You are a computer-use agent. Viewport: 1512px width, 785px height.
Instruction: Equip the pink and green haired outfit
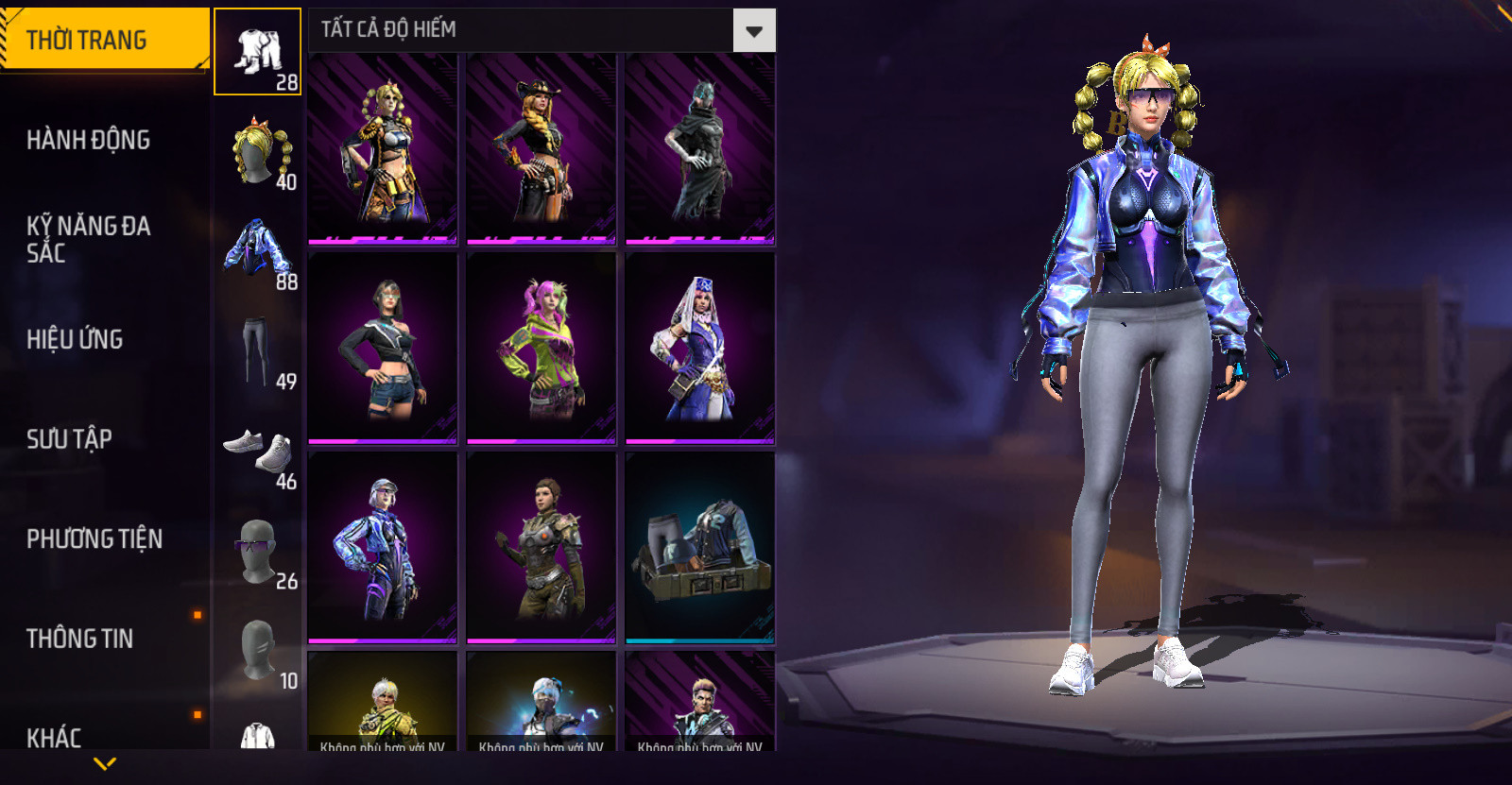(x=541, y=348)
